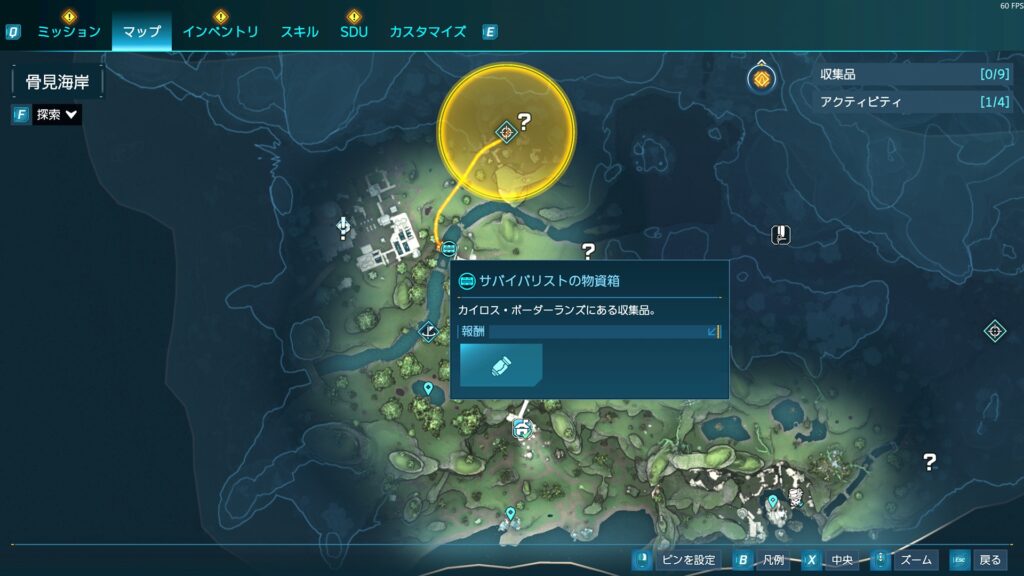Click the サバイバリストの物資箱 map marker on the river
The height and width of the screenshot is (576, 1024).
[x=447, y=248]
